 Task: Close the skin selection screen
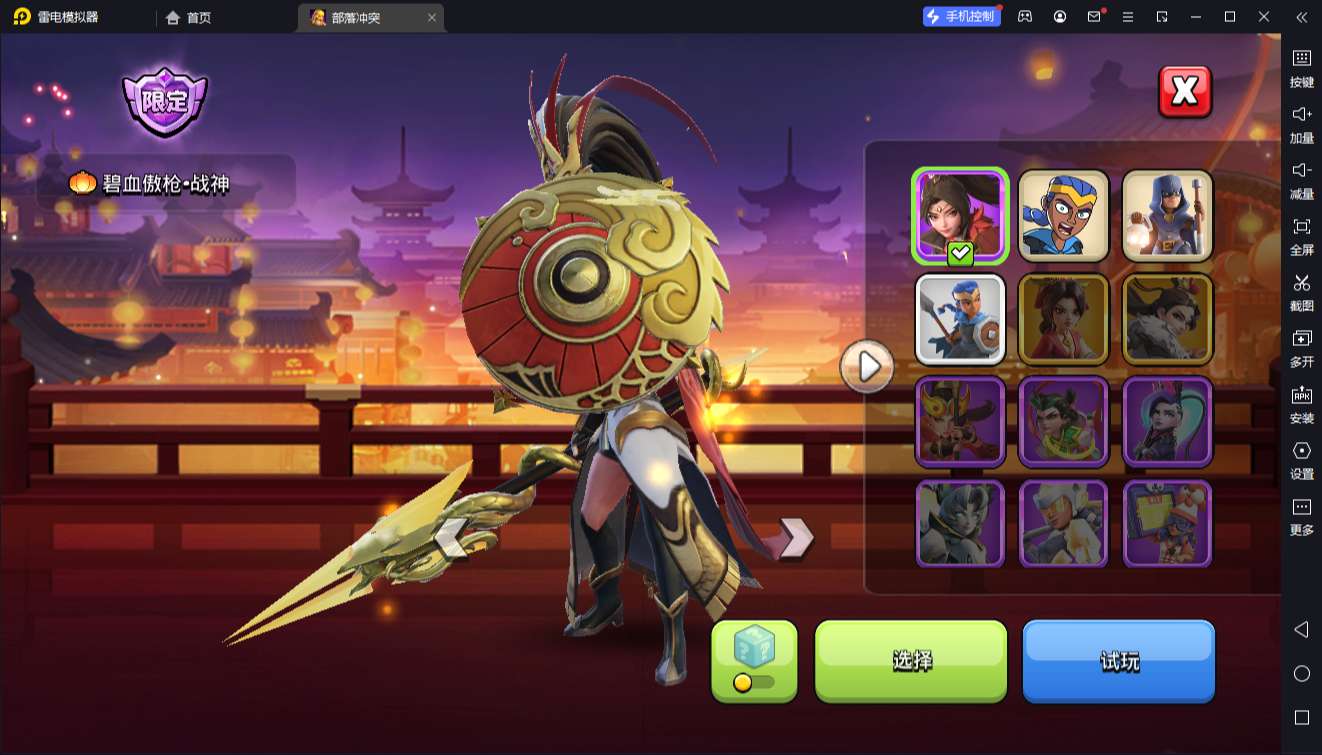[1184, 92]
